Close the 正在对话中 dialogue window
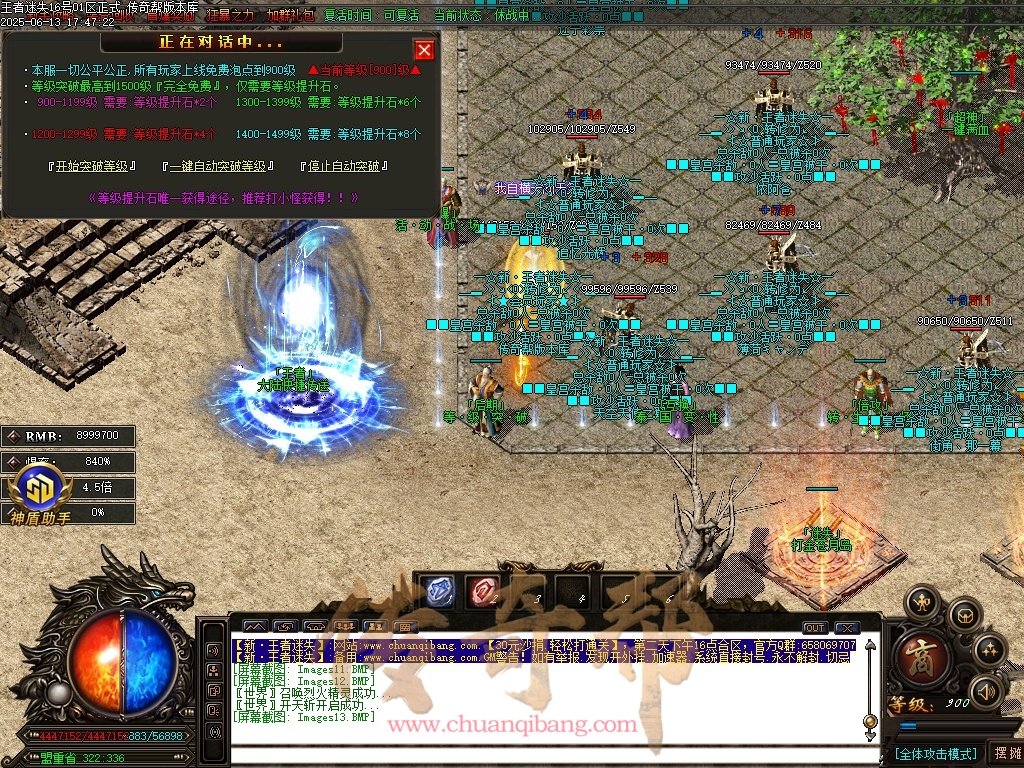1024x768 pixels. click(424, 50)
